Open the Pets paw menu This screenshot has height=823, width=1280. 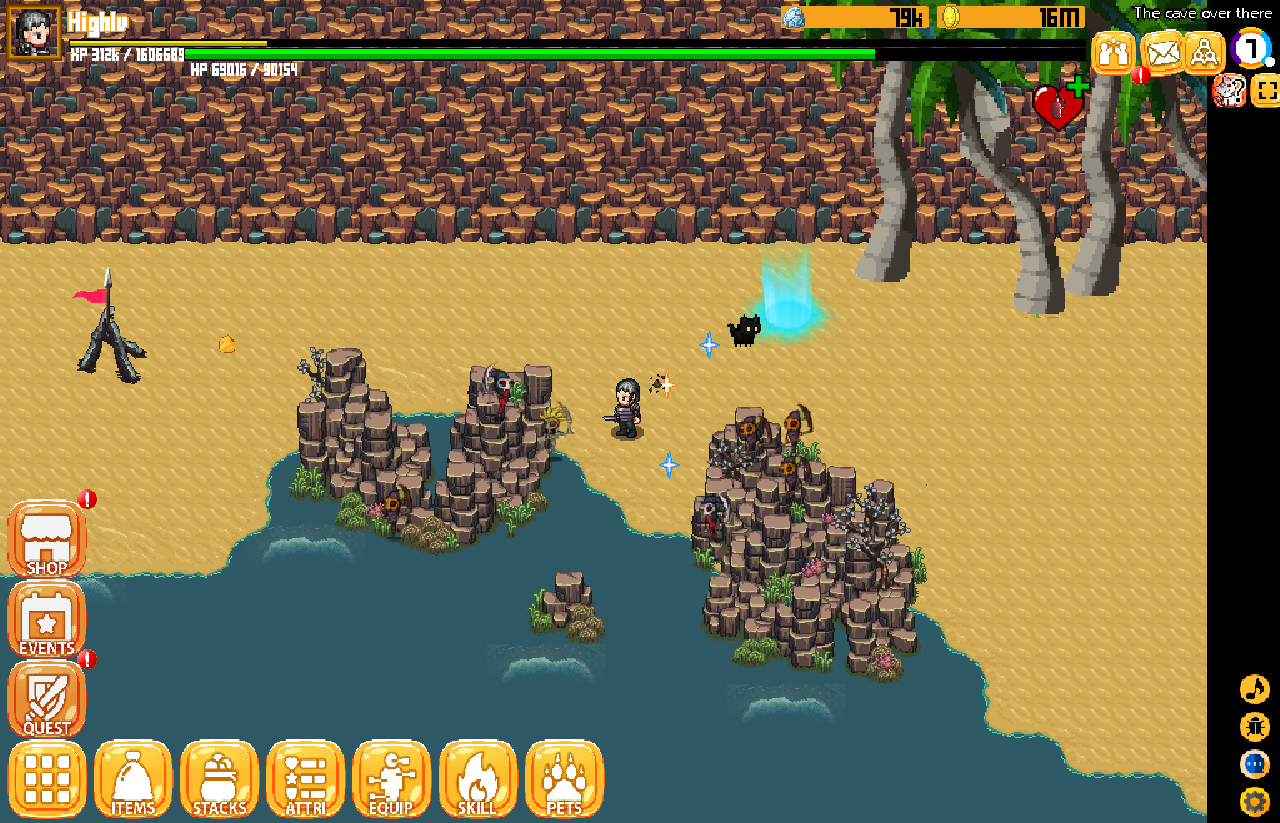coord(564,779)
